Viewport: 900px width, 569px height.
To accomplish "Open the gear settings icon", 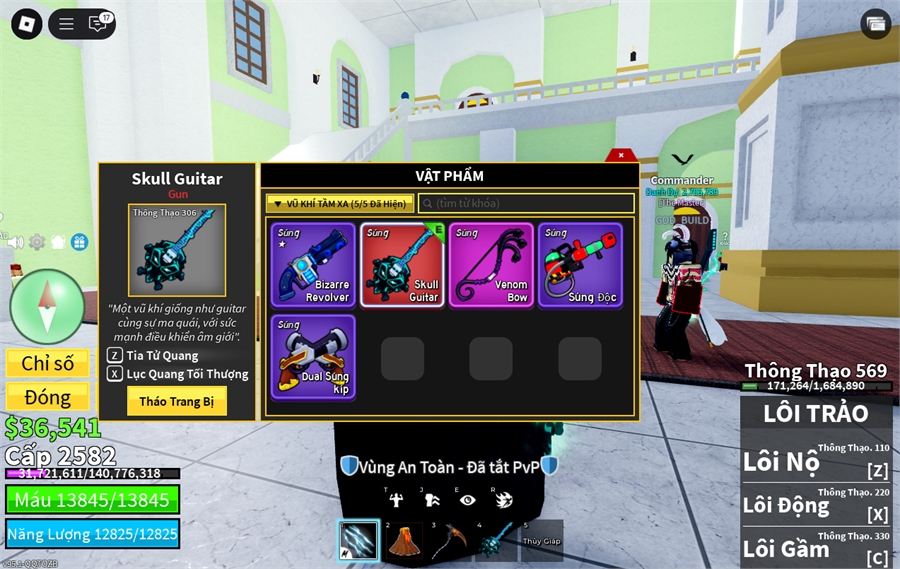I will coord(37,242).
